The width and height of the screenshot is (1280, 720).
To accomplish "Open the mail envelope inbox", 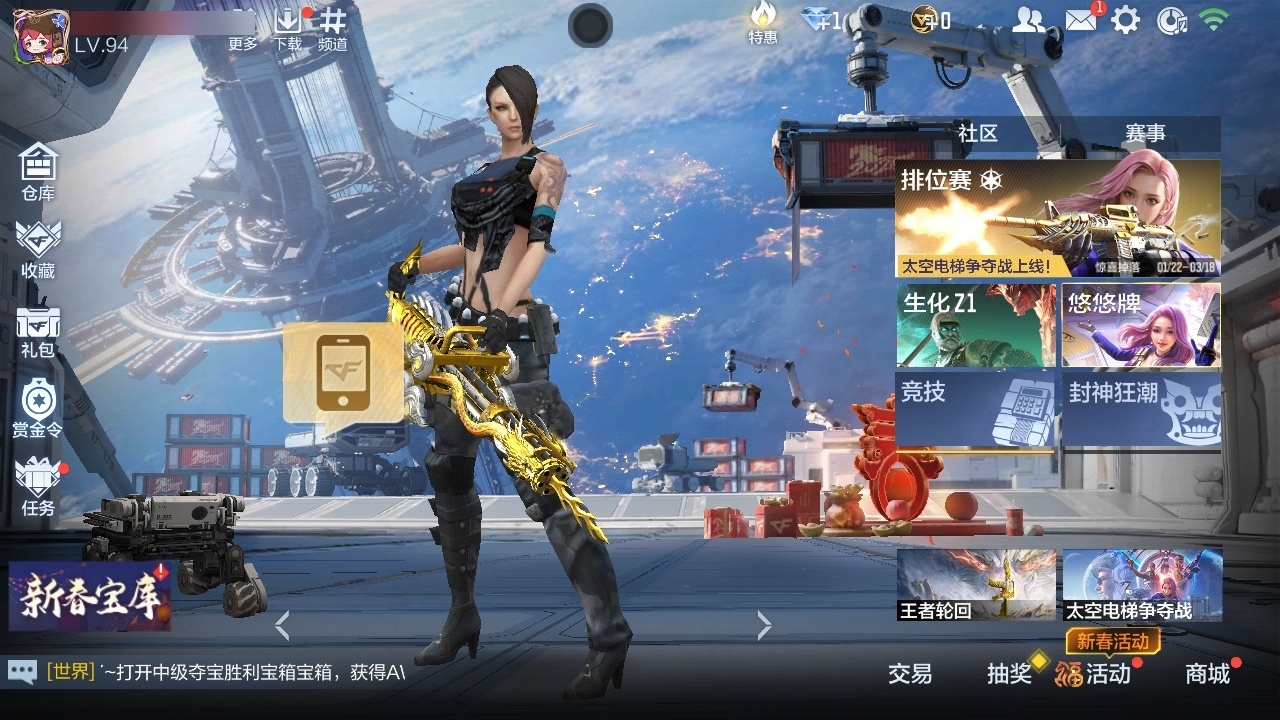I will [1081, 20].
